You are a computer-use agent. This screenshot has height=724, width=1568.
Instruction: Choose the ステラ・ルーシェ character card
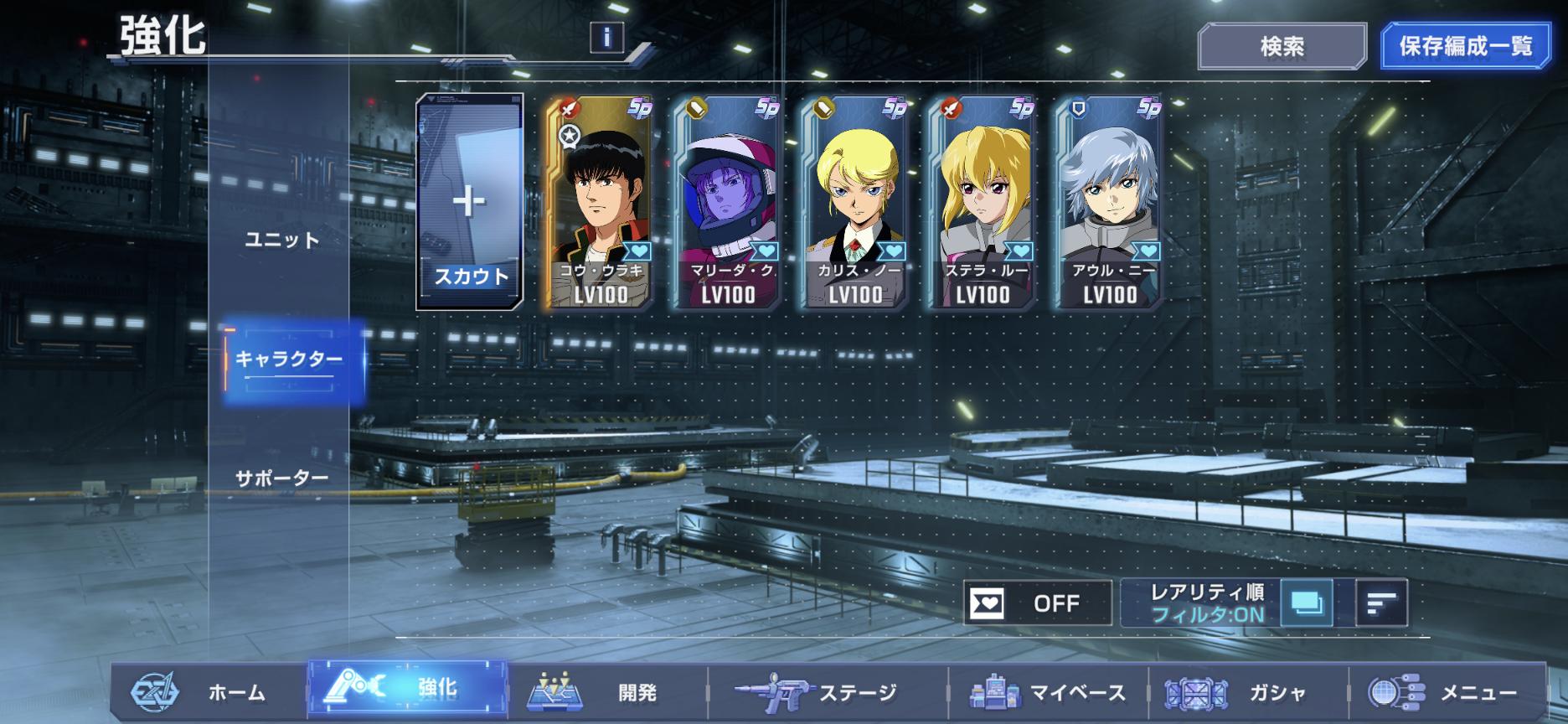tap(982, 202)
